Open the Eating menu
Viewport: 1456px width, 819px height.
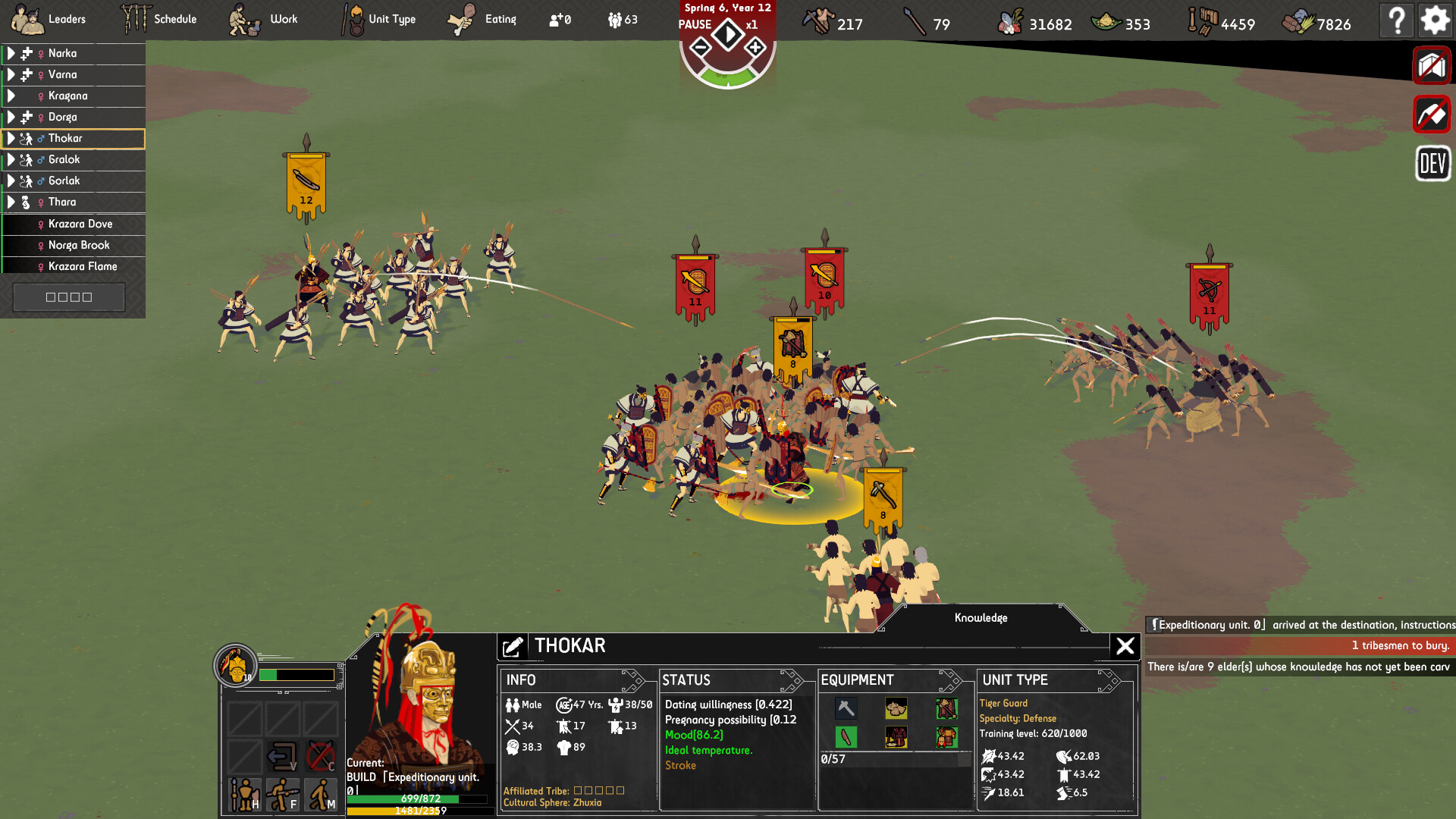(482, 19)
